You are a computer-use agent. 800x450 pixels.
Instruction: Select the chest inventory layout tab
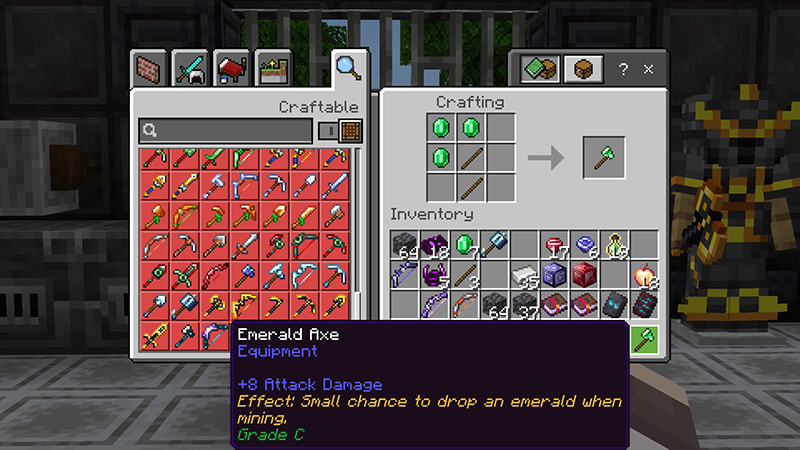pyautogui.click(x=583, y=69)
